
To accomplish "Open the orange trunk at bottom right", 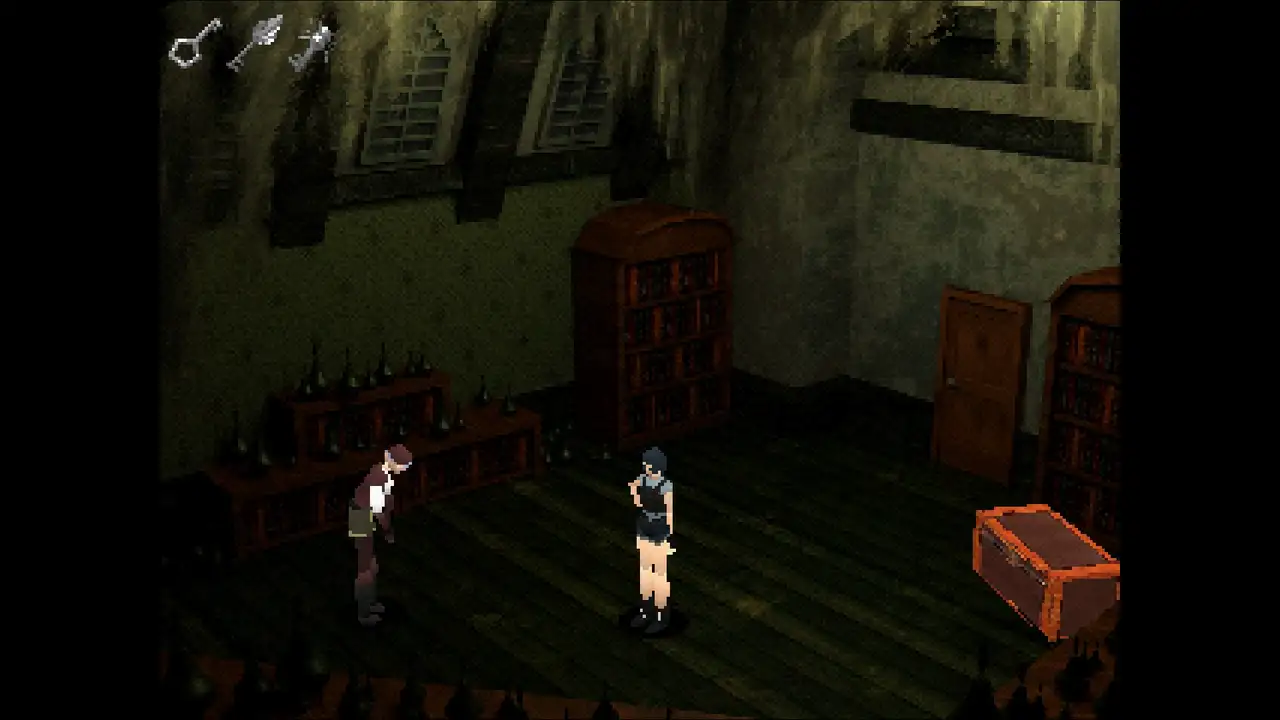I will point(1045,560).
